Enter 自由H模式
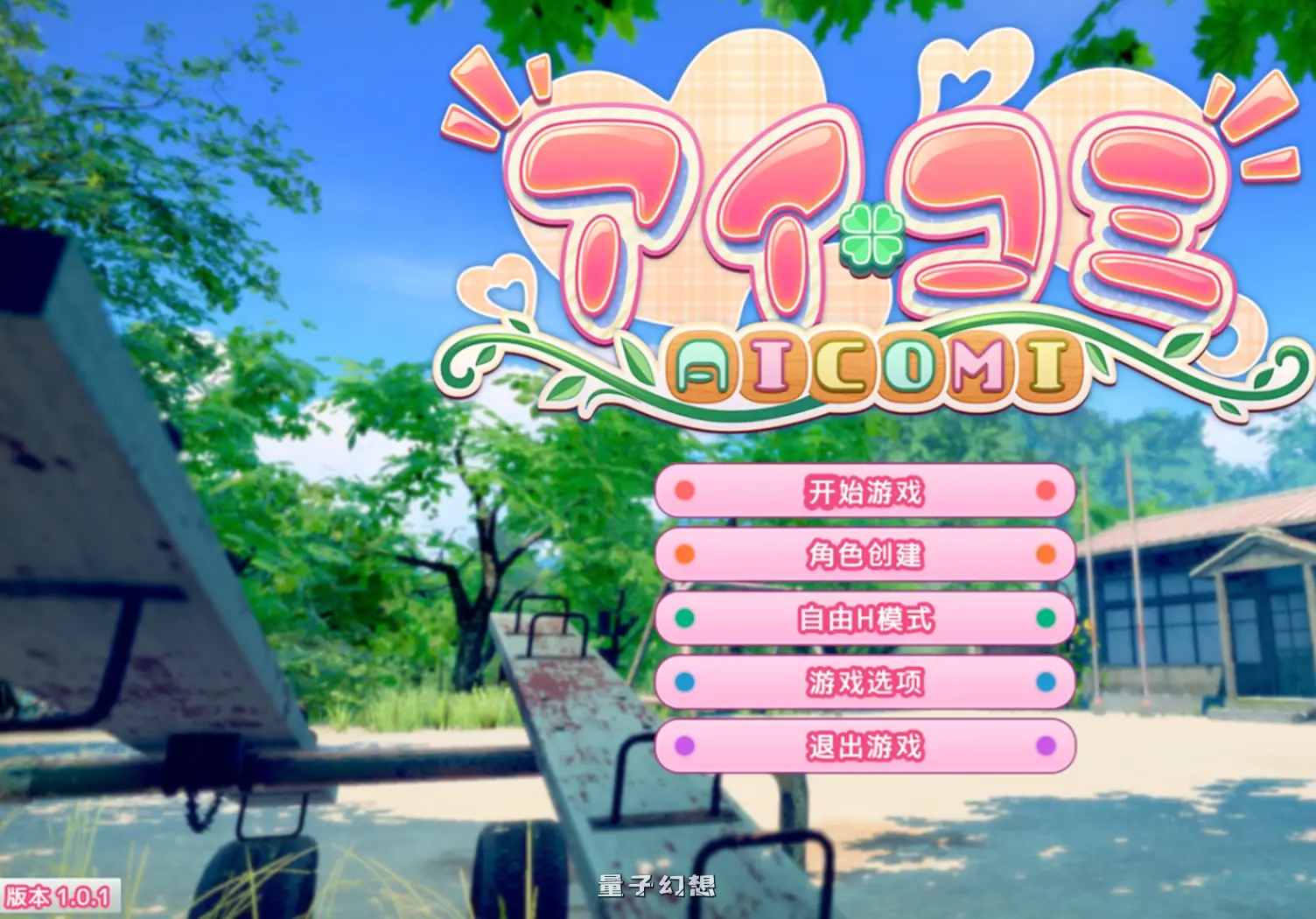1316x919 pixels. click(864, 618)
